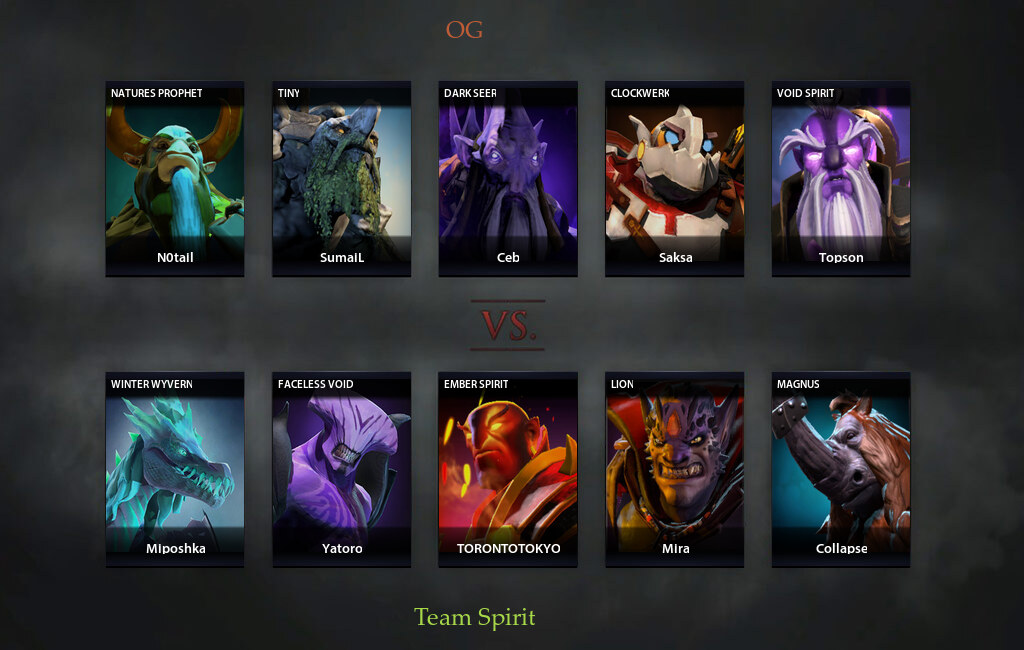Select N0tail's Natures Prophet card

click(175, 178)
